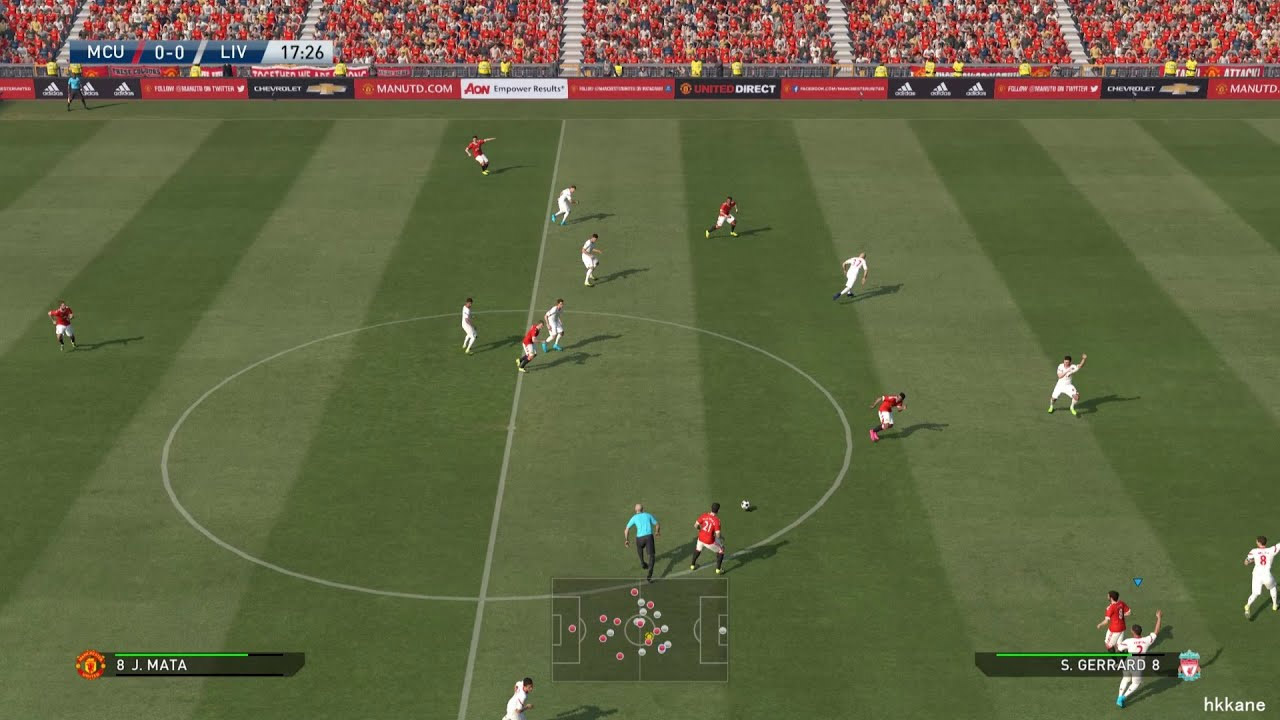Expand the MCU team name on the scoreboard
This screenshot has height=720, width=1280.
[107, 50]
